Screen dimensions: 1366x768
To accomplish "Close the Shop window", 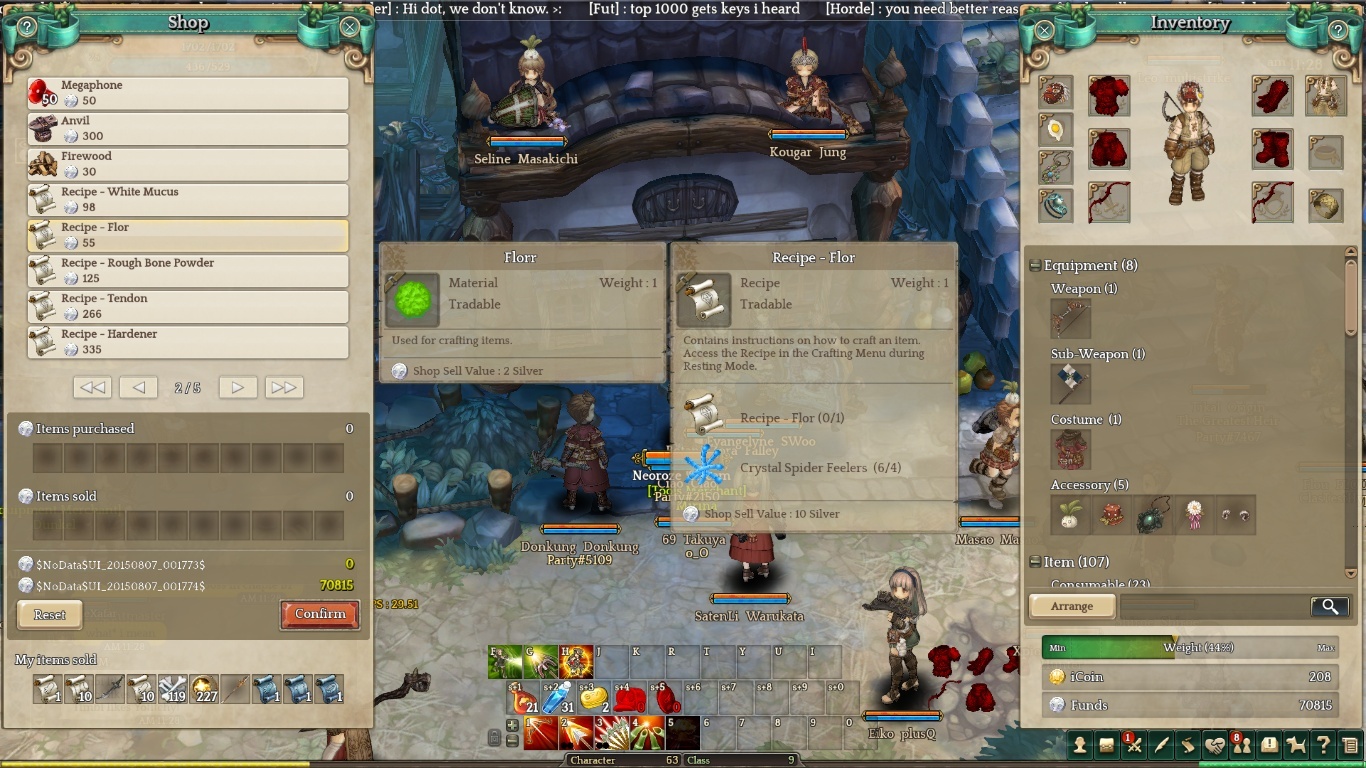I will tap(349, 27).
